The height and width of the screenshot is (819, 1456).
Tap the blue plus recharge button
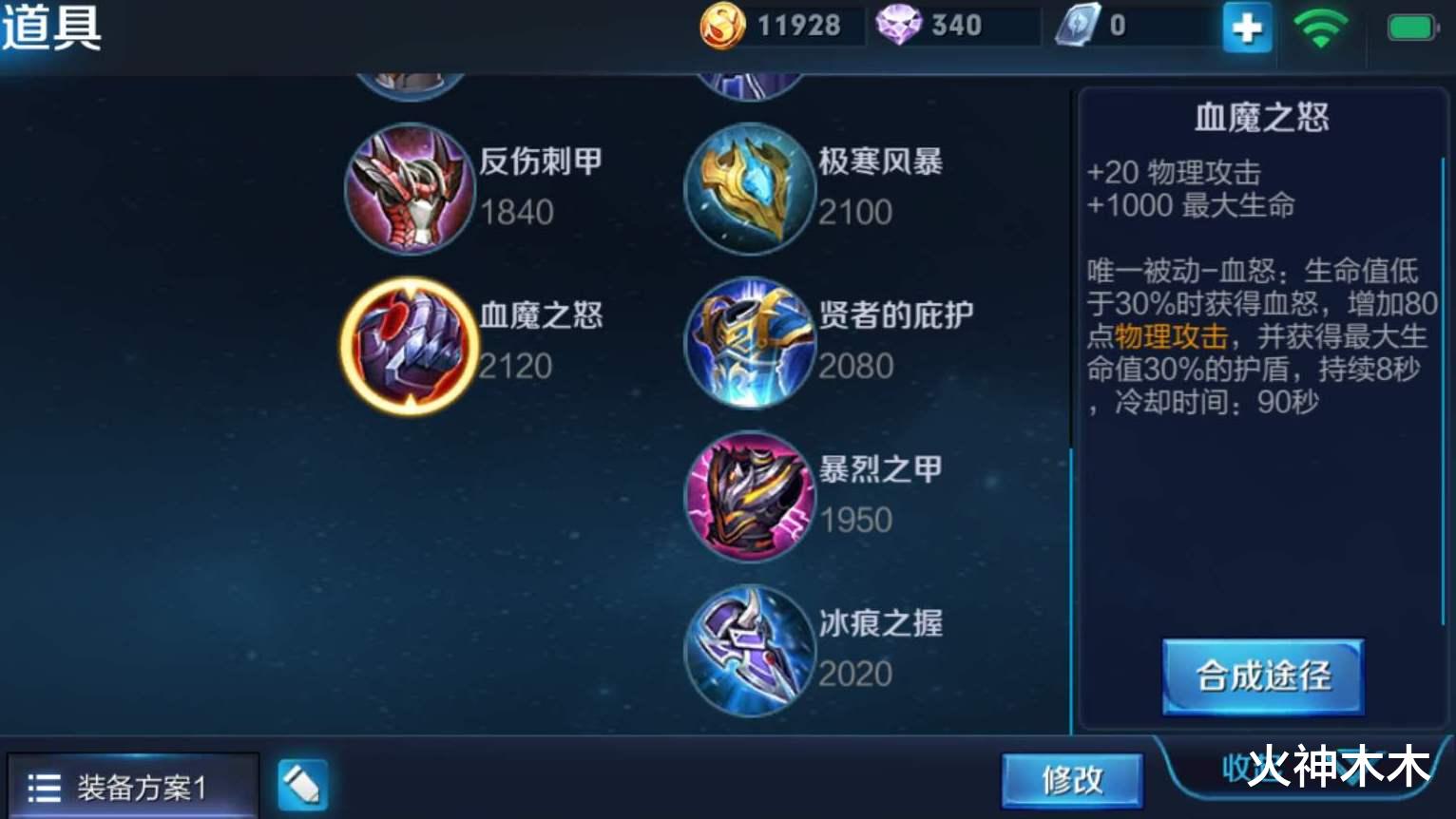(1246, 29)
